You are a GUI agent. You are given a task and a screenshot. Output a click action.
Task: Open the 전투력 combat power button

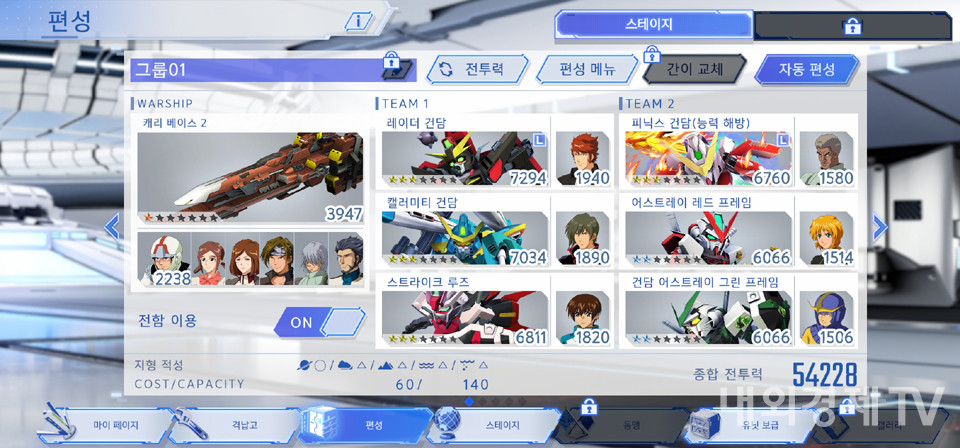[x=469, y=70]
